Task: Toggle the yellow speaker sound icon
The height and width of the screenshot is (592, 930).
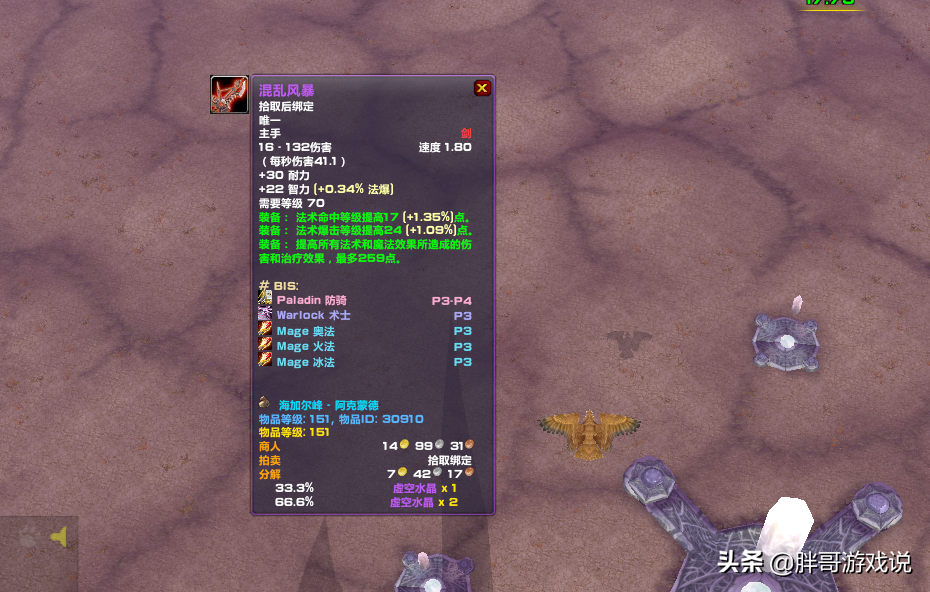Action: coord(59,538)
